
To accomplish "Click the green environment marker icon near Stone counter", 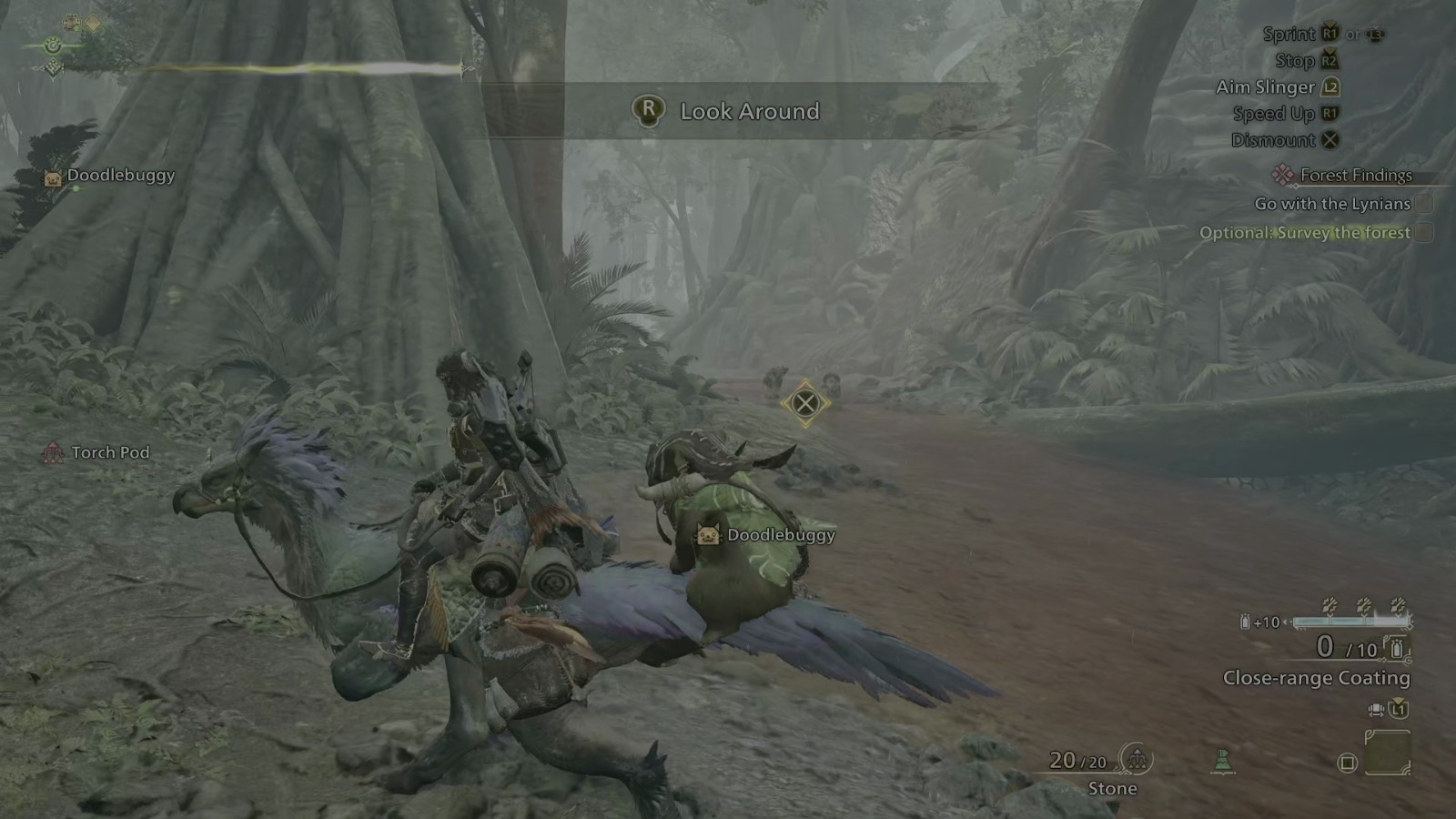I will 1223,762.
